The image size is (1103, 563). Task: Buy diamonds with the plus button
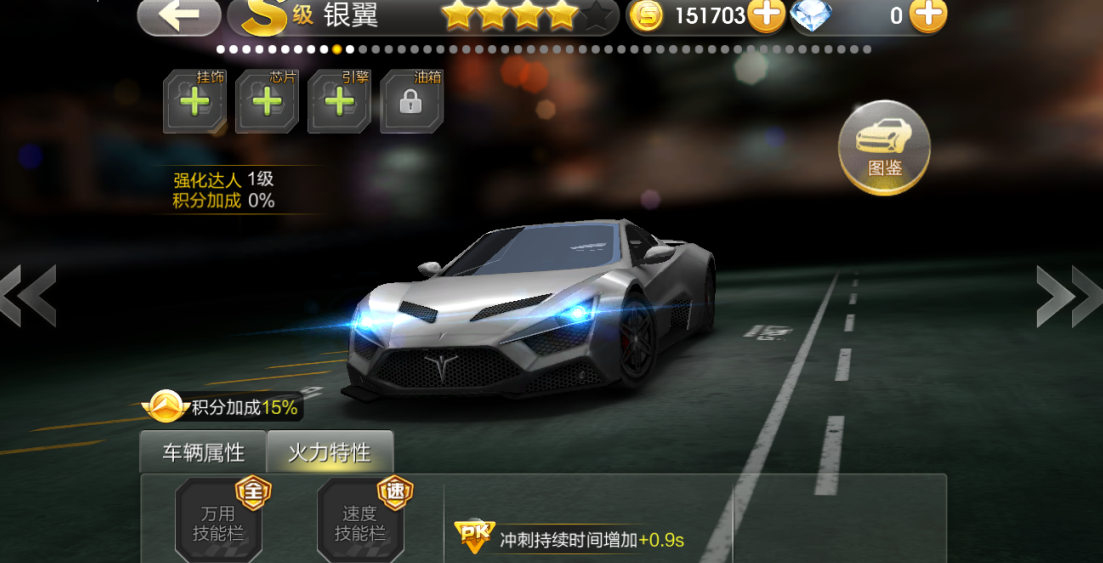(928, 15)
